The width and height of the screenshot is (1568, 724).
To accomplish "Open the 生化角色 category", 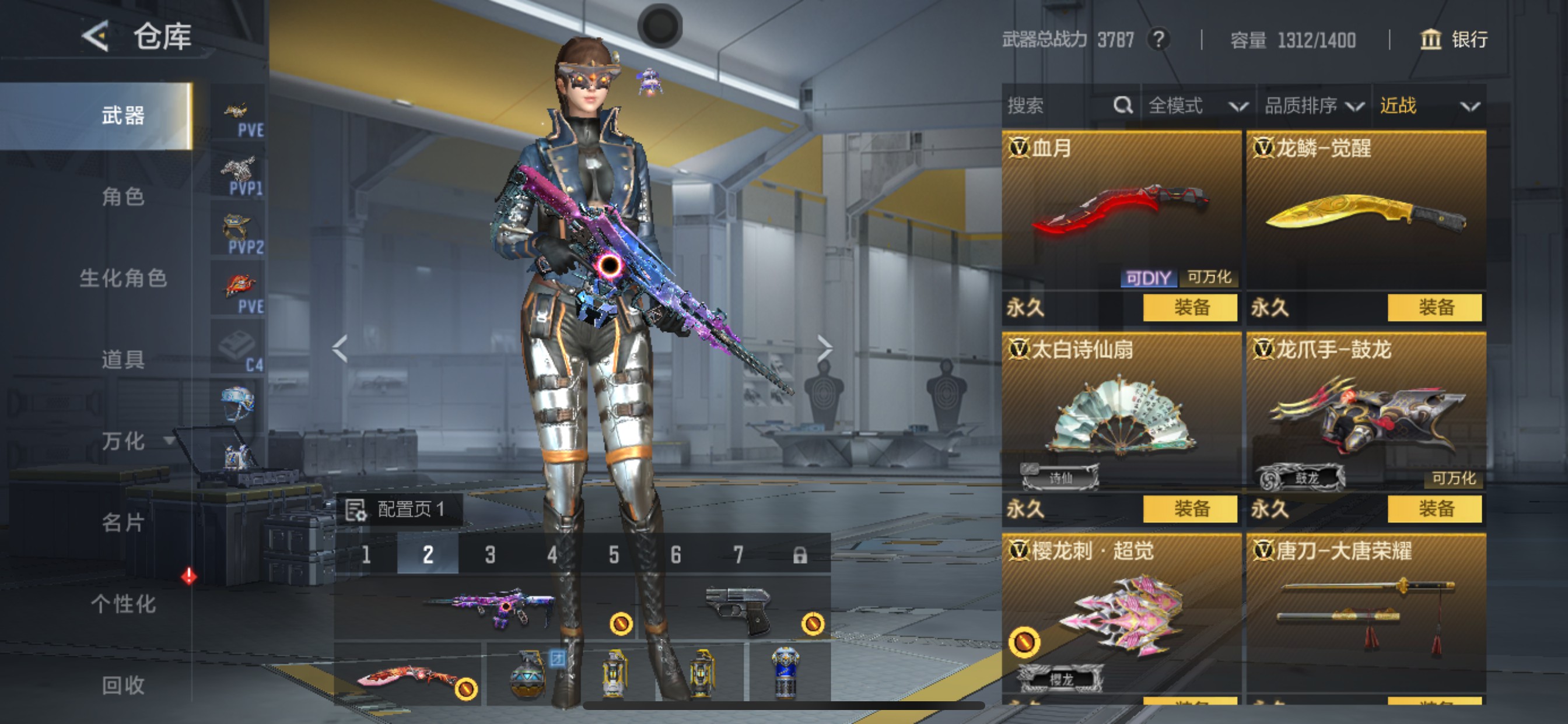I will tap(123, 278).
